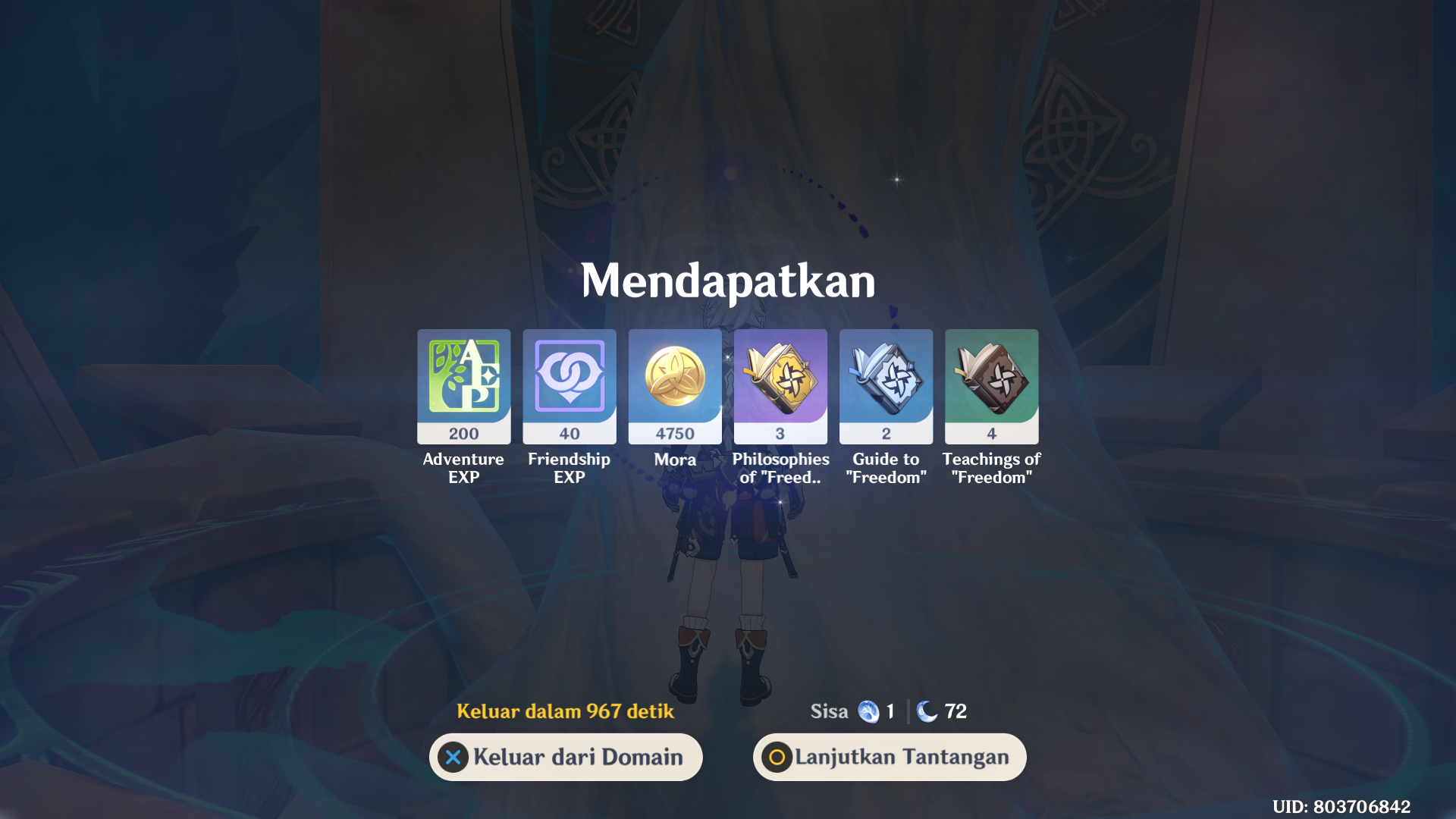The image size is (1456, 819).
Task: Click the number 1 beside the resin icon
Action: point(890,711)
